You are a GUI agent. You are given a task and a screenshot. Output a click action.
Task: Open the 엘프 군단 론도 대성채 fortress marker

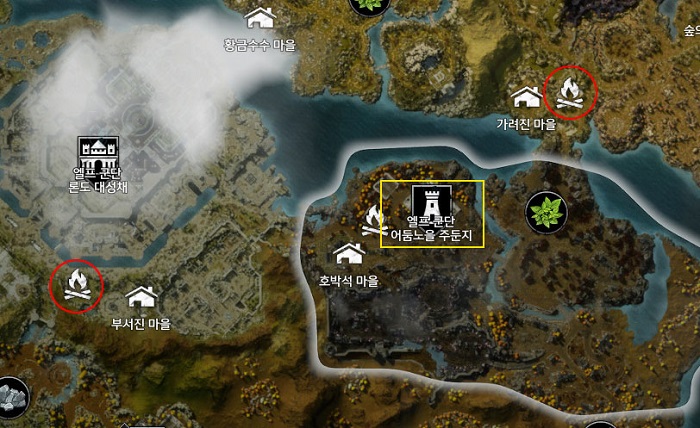(97, 154)
